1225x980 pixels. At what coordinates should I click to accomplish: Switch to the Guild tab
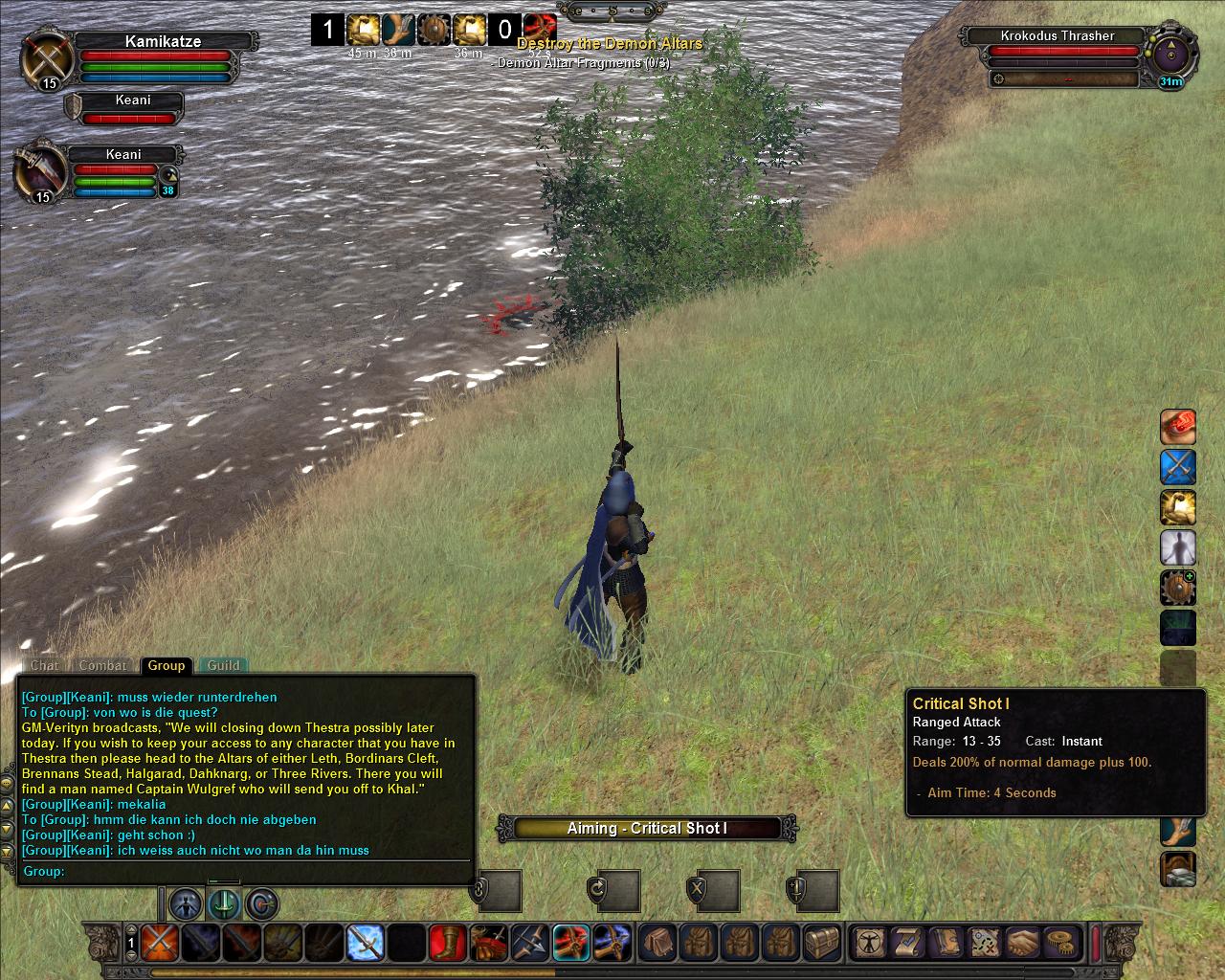click(224, 665)
